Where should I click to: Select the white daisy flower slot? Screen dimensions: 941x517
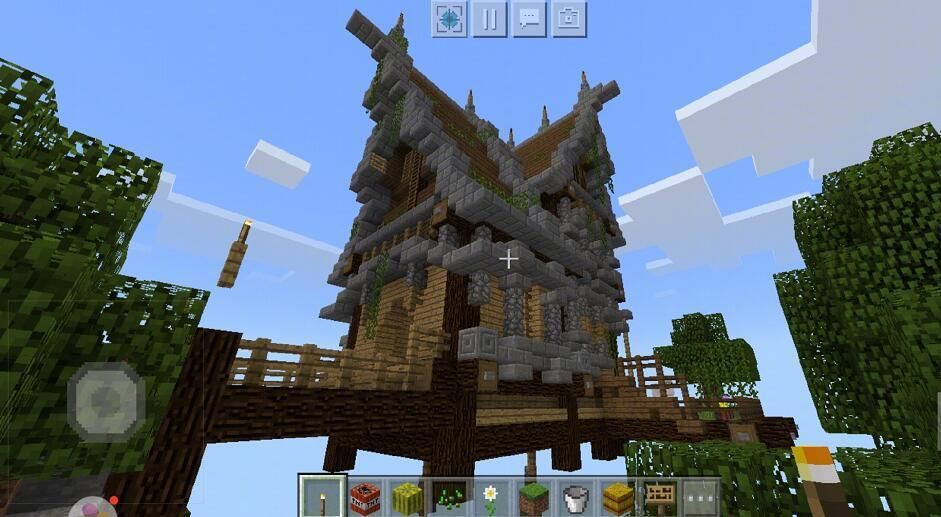coord(490,496)
